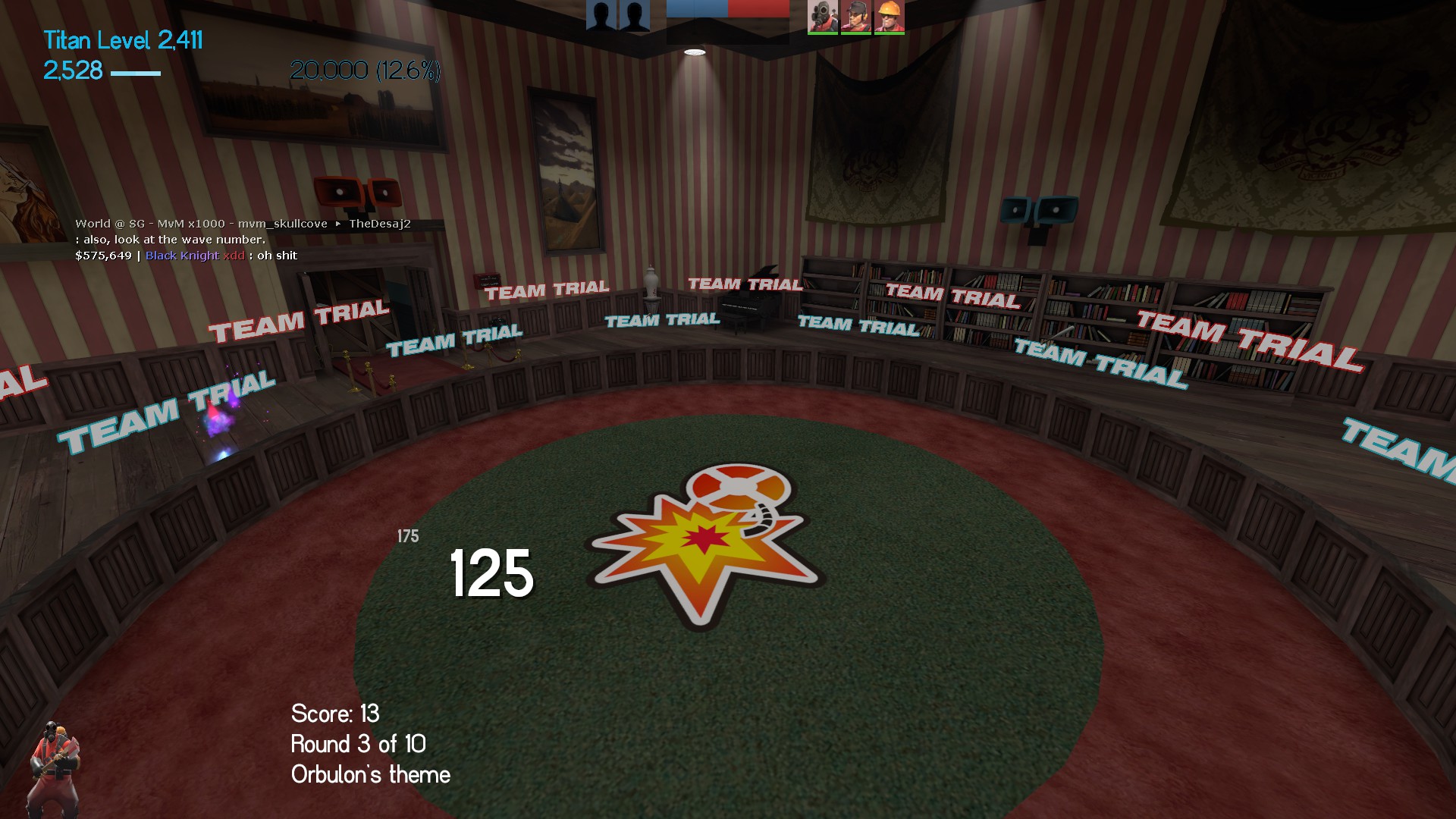Click Black Knight's chat message

[277, 256]
